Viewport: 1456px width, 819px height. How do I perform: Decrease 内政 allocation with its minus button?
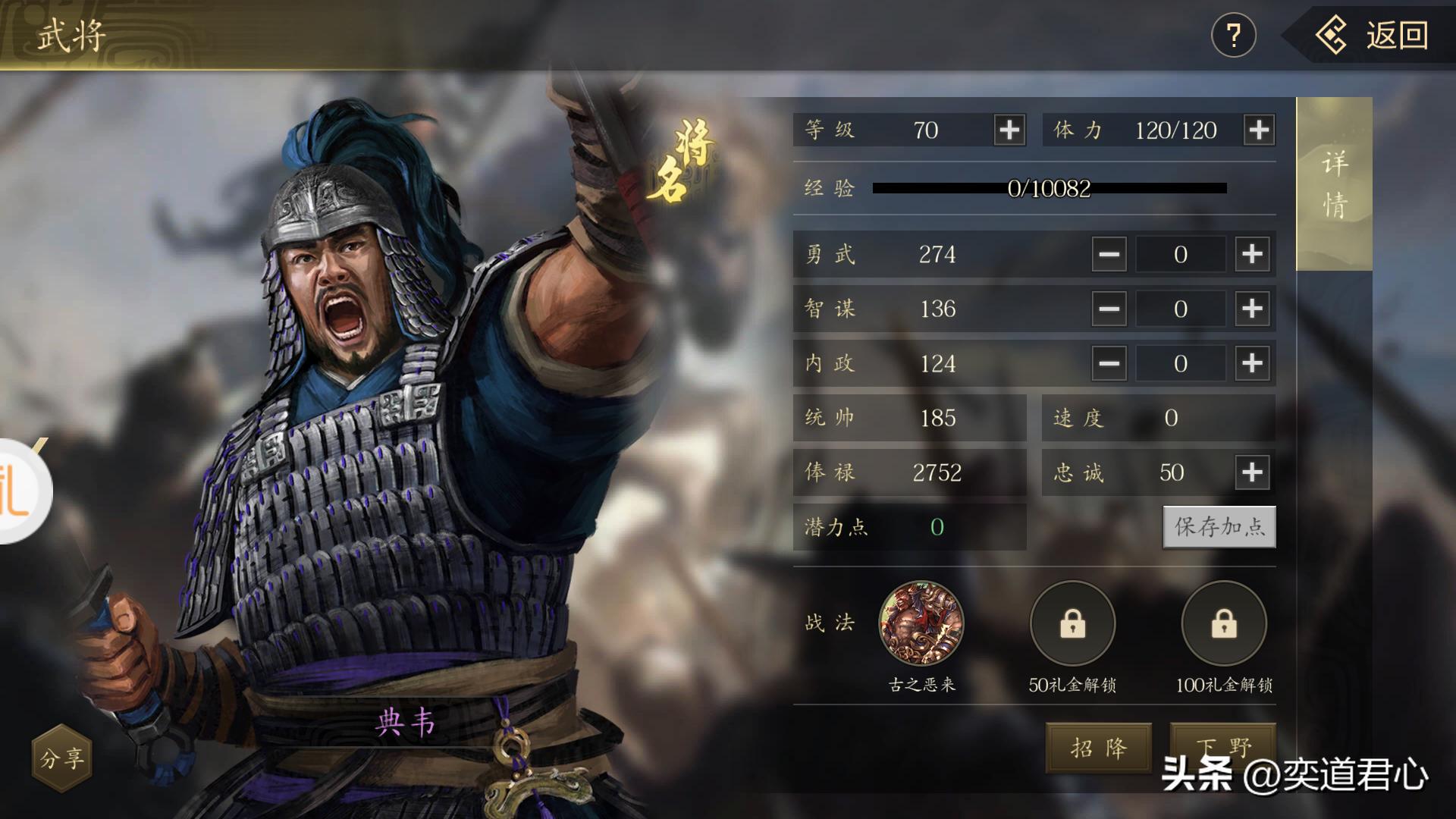(1109, 363)
